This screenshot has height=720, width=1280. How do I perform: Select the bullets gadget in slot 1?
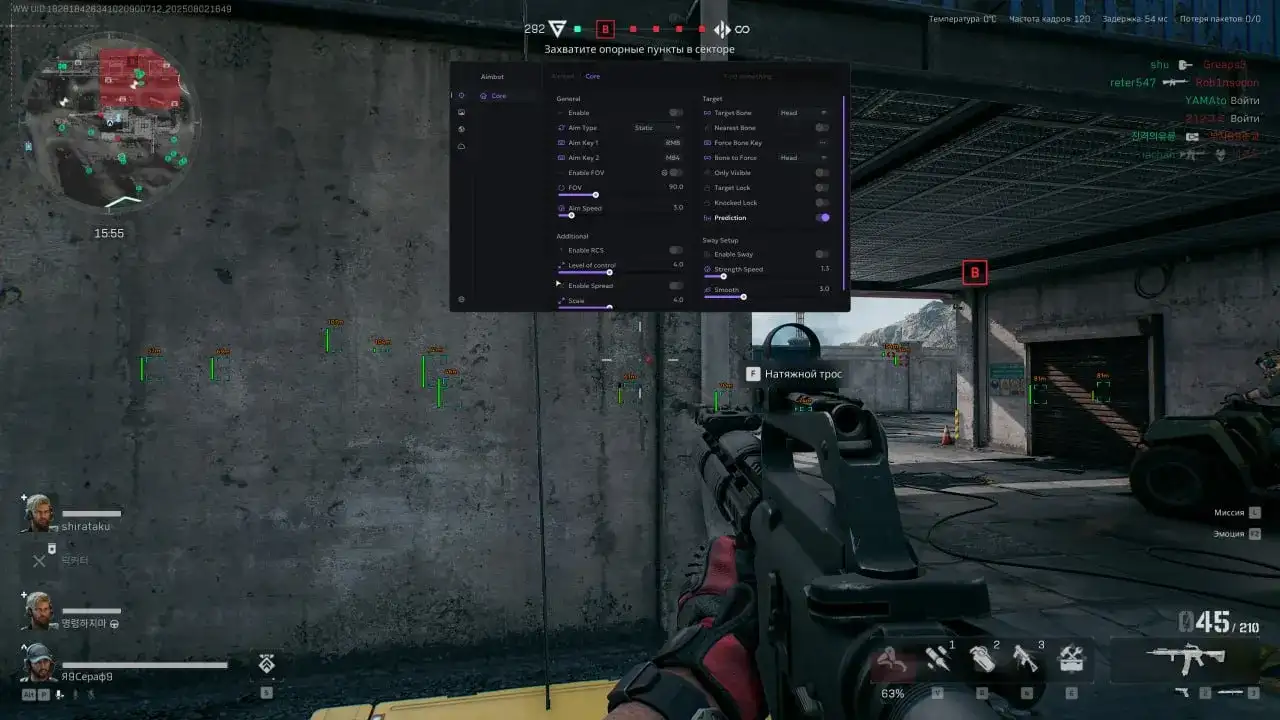pyautogui.click(x=937, y=658)
